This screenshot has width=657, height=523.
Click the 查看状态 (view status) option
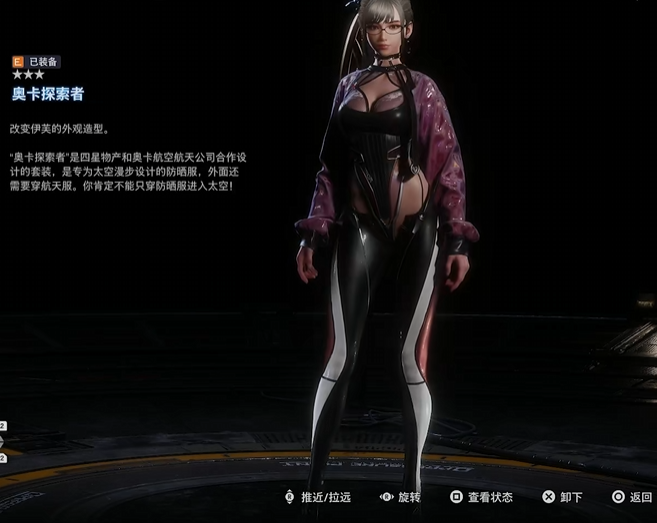pyautogui.click(x=482, y=497)
